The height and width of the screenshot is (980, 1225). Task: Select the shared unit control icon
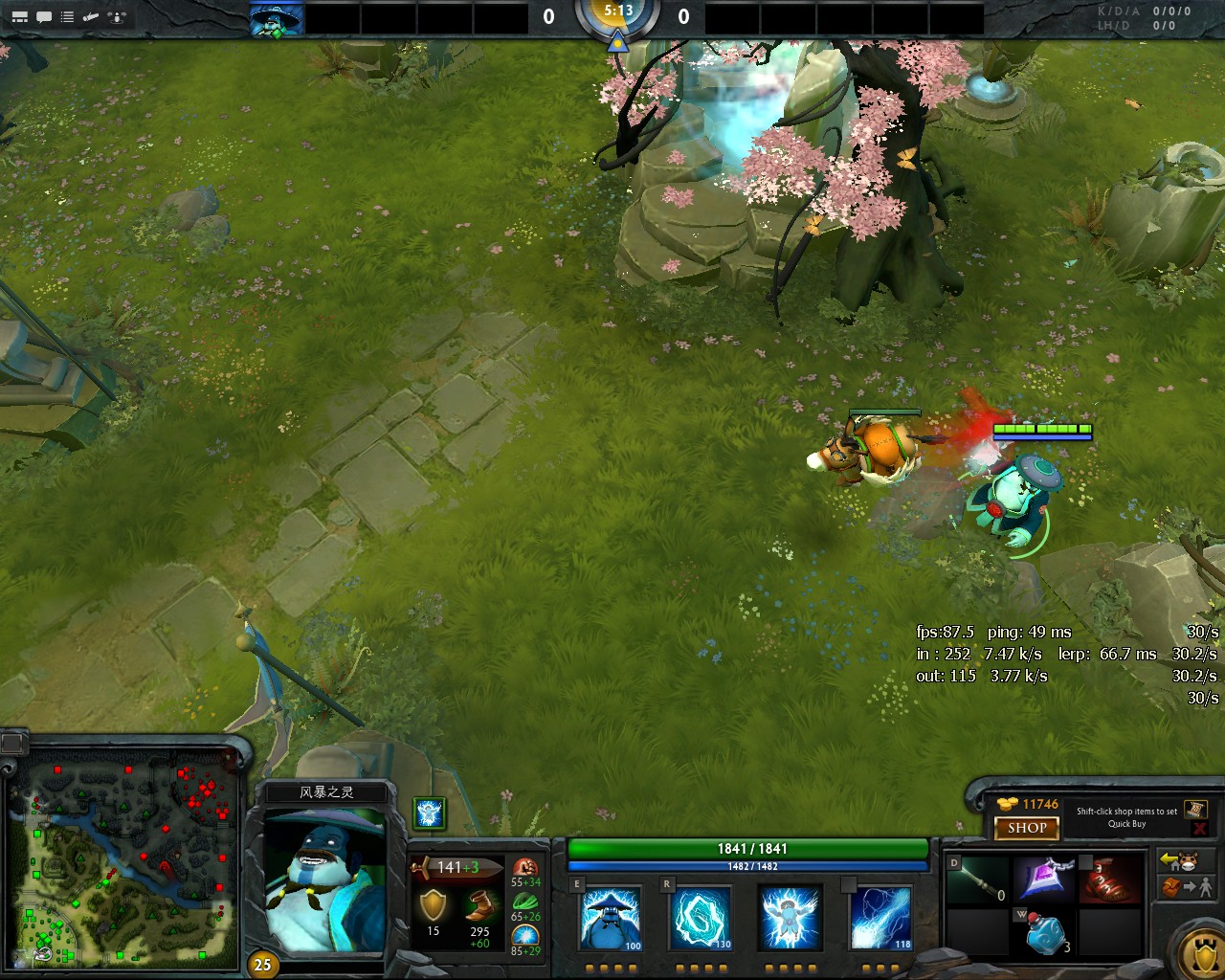[x=115, y=16]
